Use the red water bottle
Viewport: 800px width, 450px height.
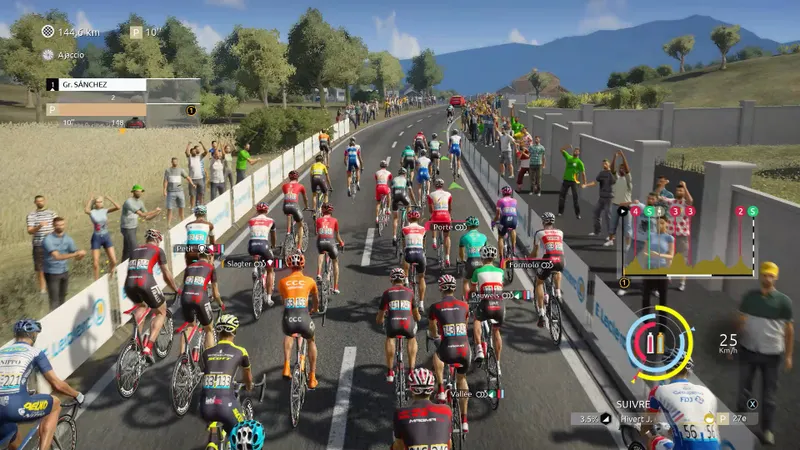click(x=649, y=343)
